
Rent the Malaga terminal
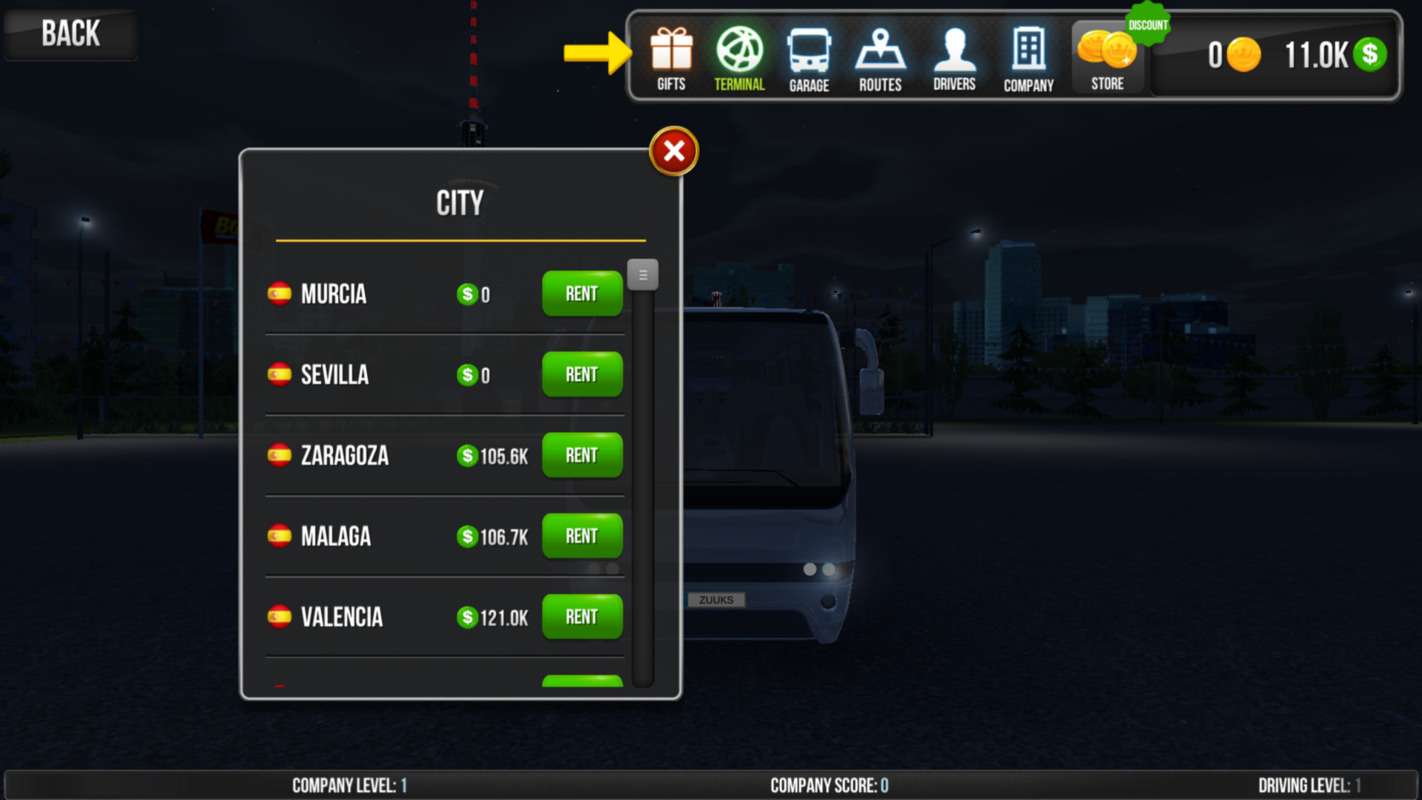[582, 537]
